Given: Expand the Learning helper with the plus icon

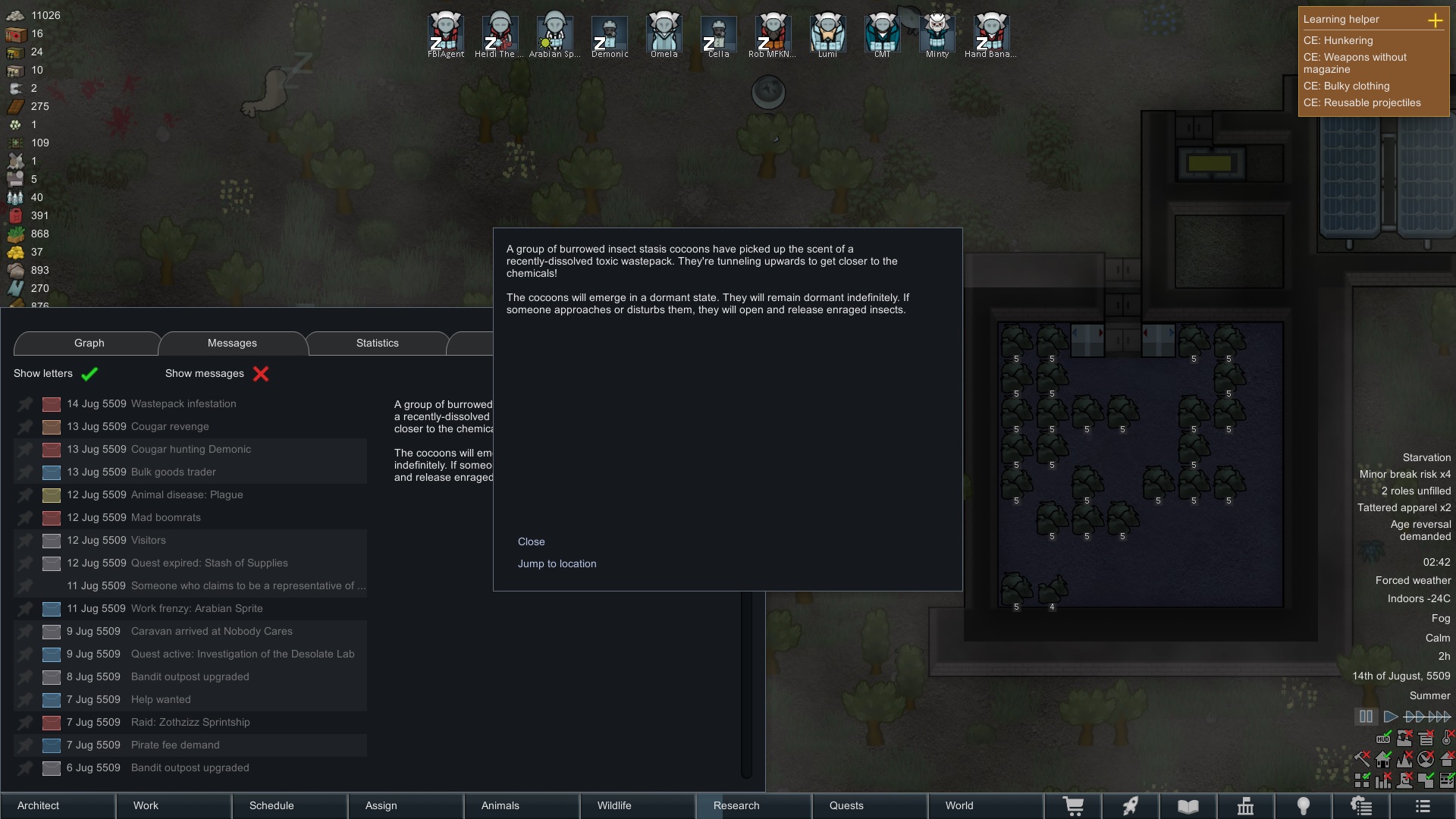Looking at the screenshot, I should [x=1435, y=20].
